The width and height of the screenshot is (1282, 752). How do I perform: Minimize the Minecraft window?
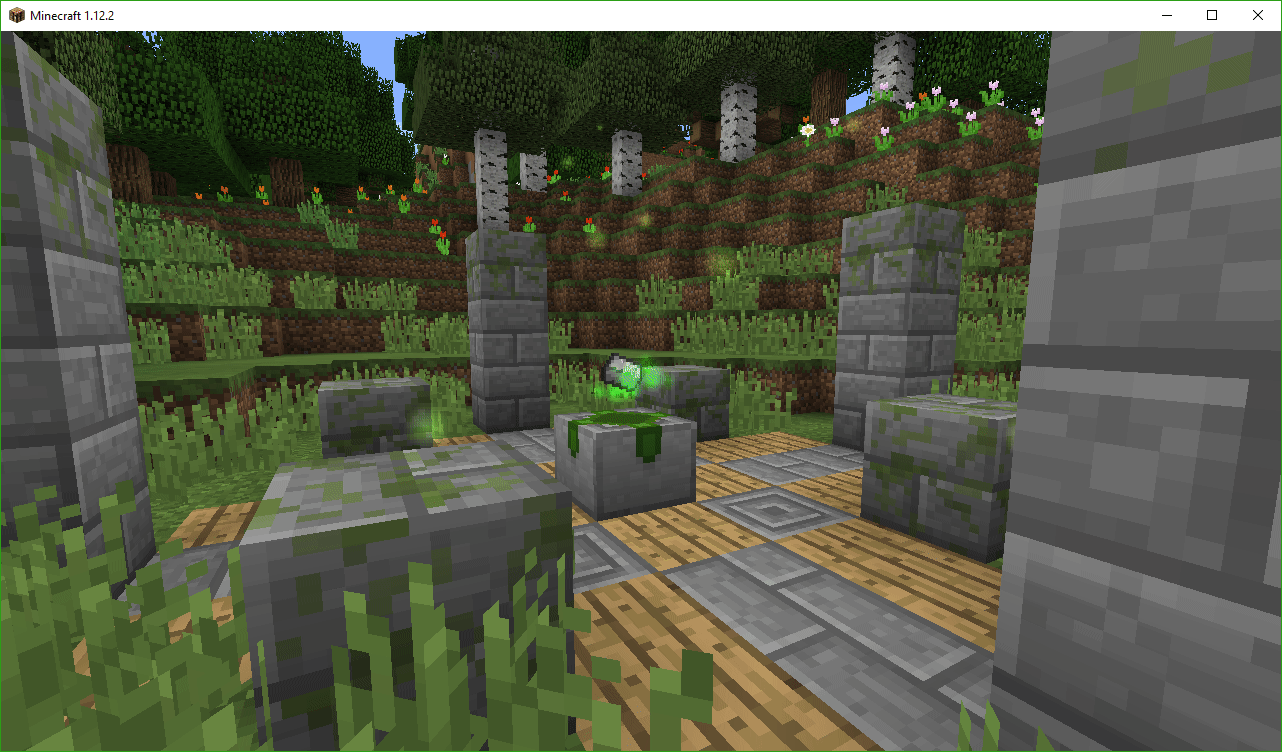(1166, 15)
